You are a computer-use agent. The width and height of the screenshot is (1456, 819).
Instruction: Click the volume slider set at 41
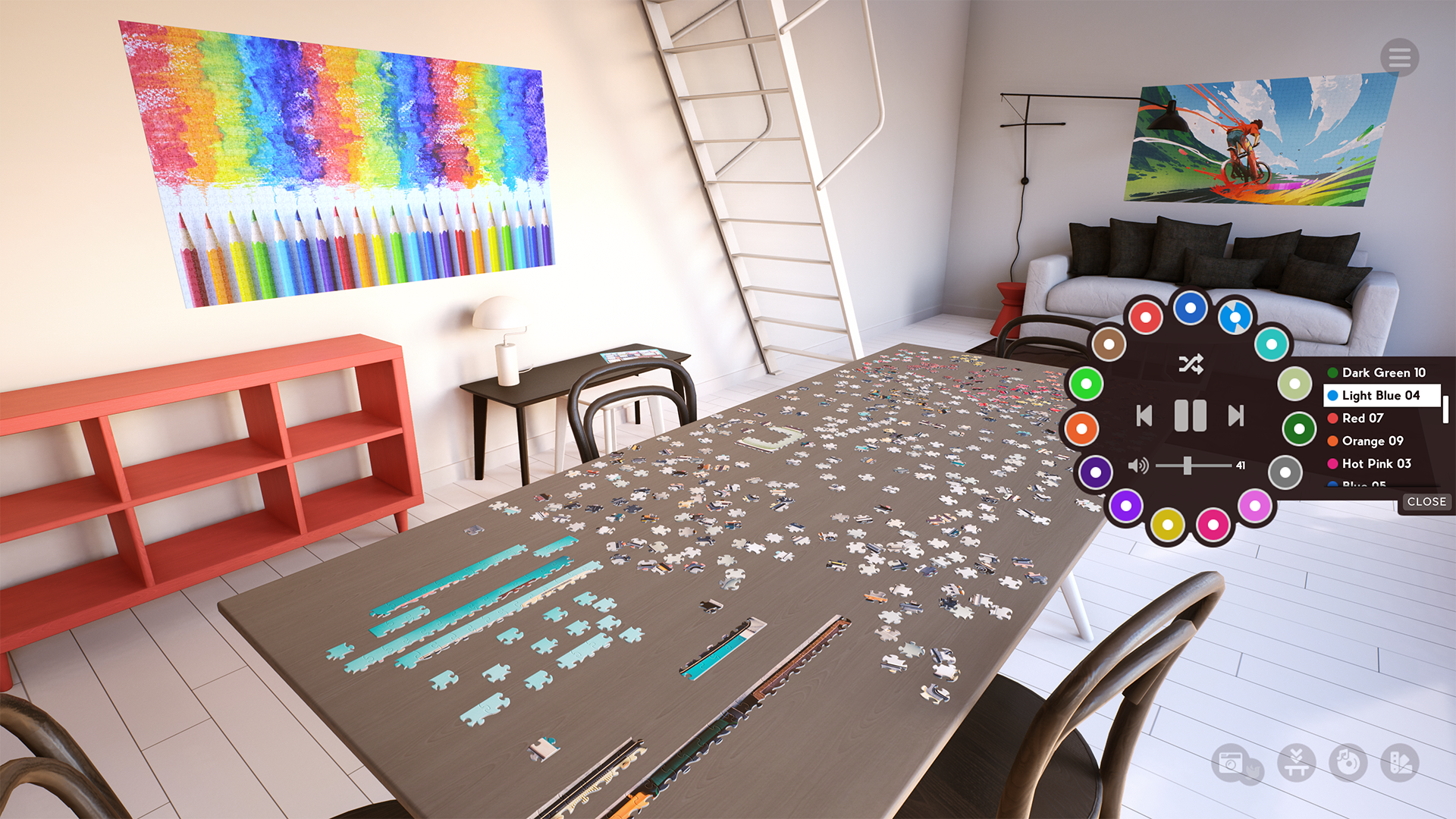(x=1188, y=464)
